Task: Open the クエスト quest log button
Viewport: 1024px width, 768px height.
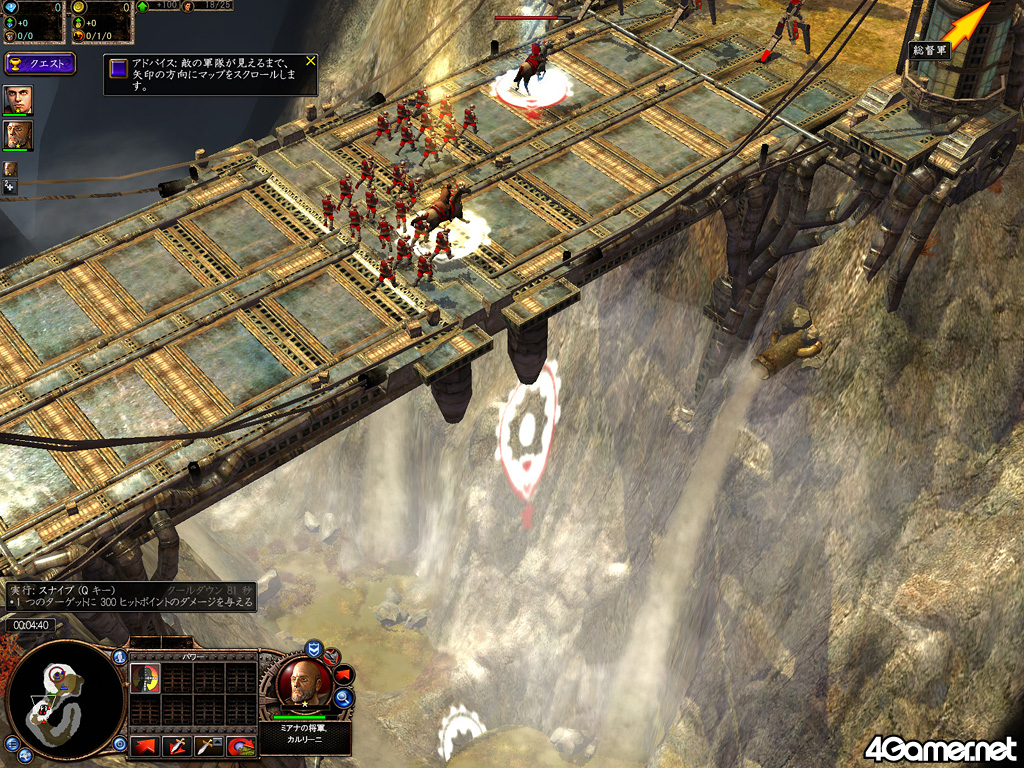Action: coord(39,64)
